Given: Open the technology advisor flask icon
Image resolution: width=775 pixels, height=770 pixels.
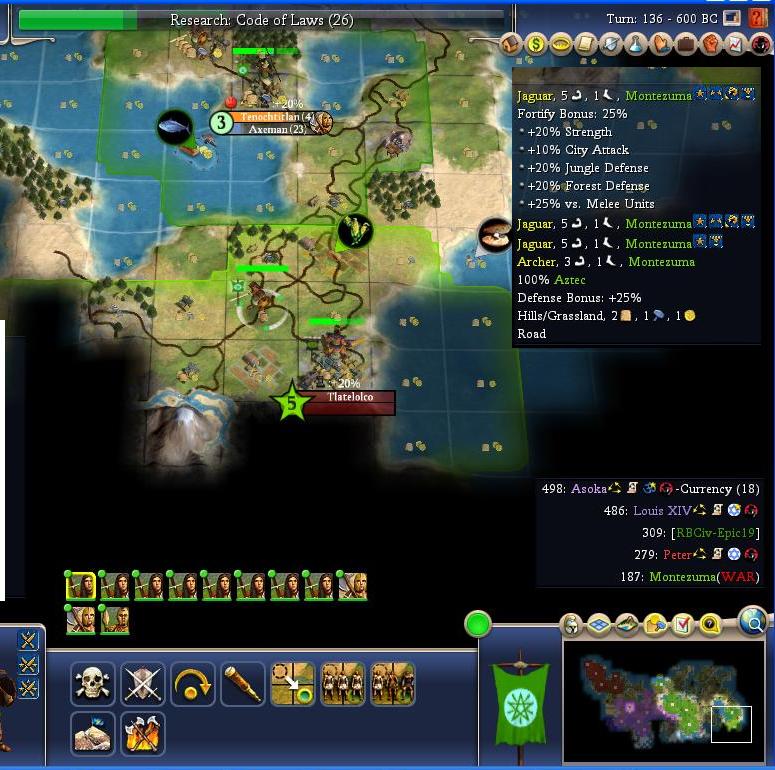Looking at the screenshot, I should pos(636,44).
